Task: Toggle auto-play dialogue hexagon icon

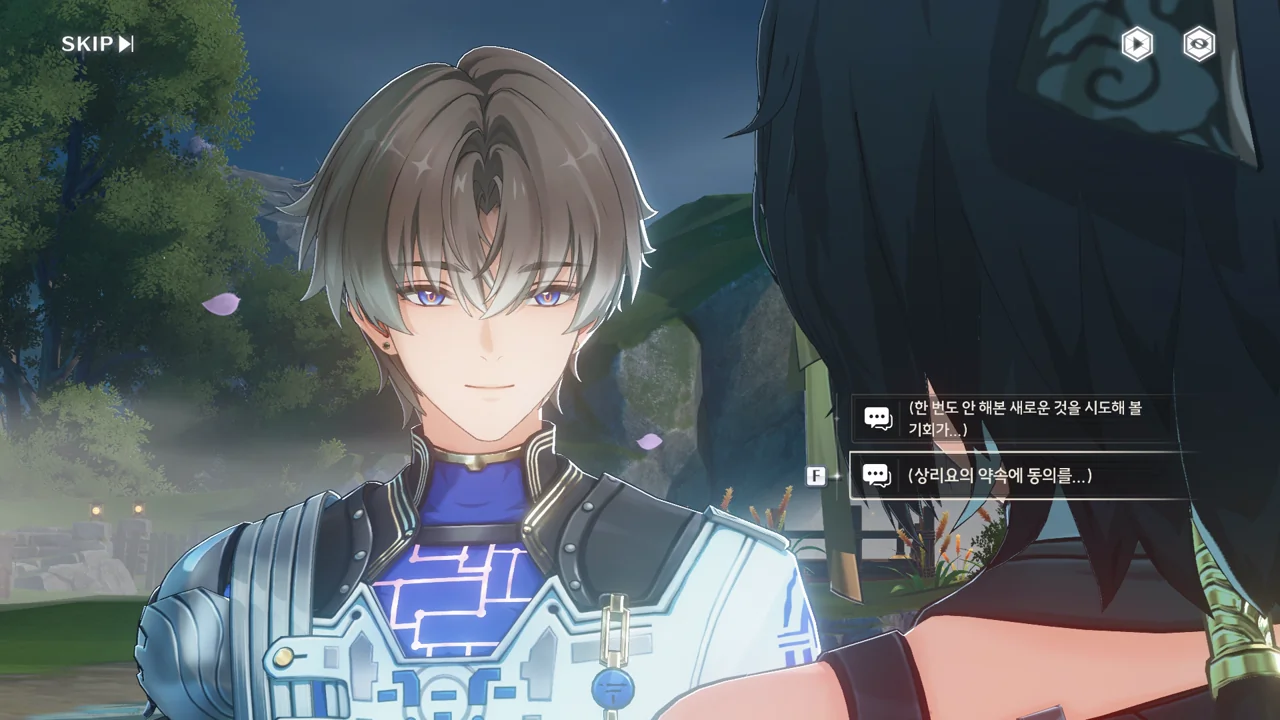Action: pos(1136,44)
